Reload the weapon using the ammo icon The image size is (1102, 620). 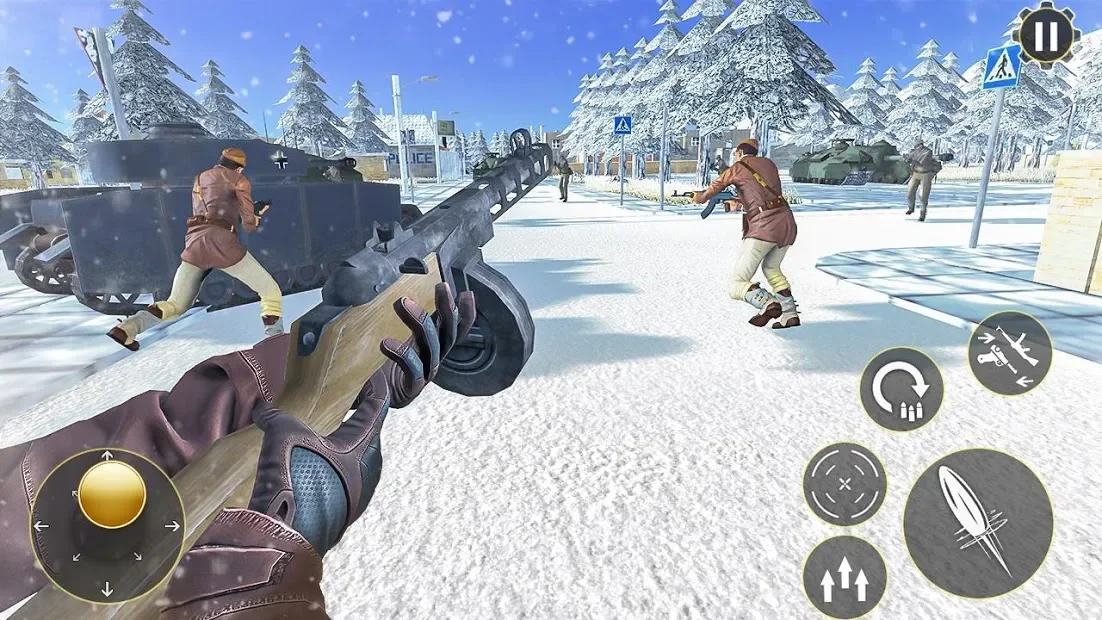point(901,389)
